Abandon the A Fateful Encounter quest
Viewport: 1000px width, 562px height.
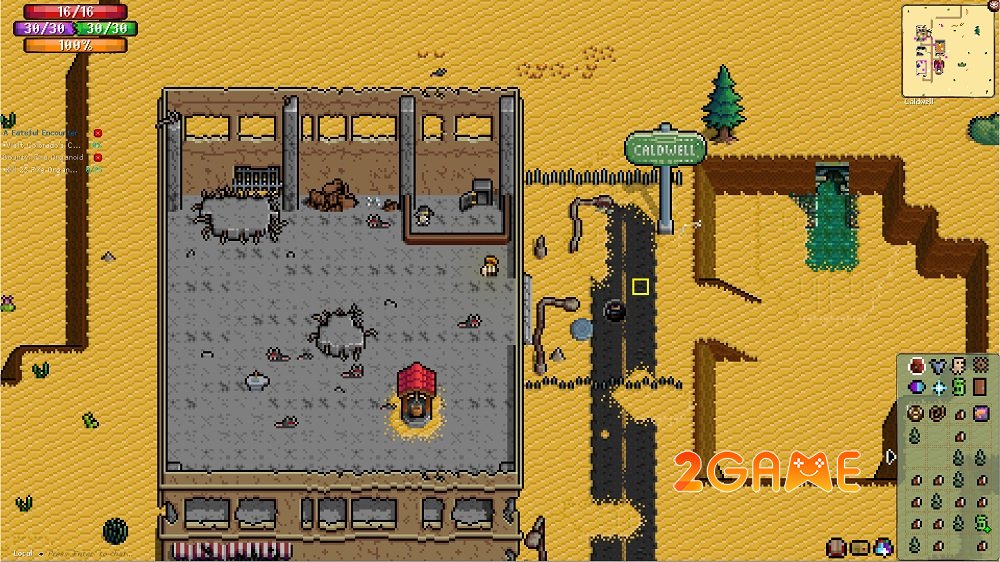coord(98,132)
